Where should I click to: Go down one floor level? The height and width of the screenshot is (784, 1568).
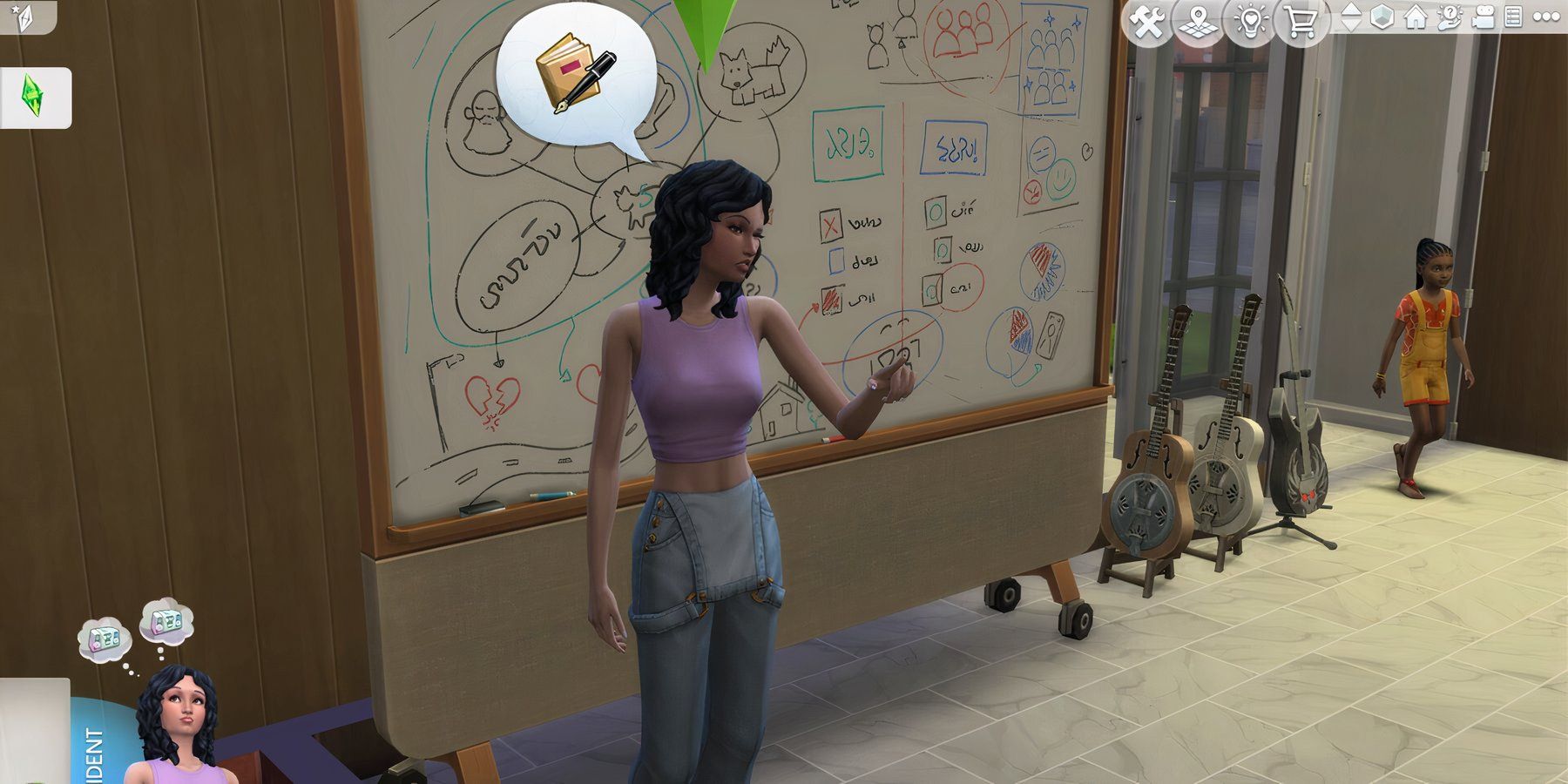(x=1350, y=26)
